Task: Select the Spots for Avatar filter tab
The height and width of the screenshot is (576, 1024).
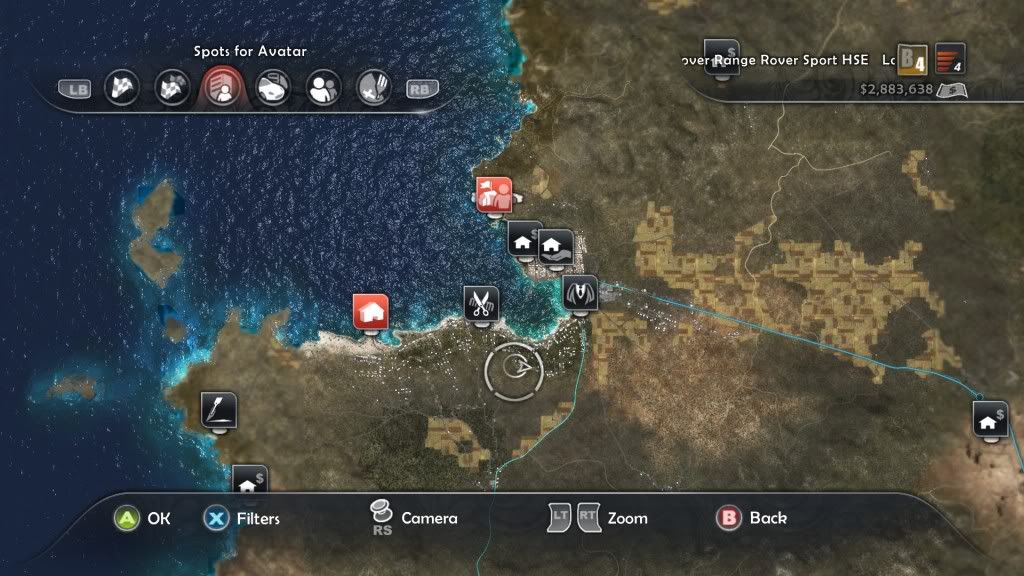Action: (x=223, y=88)
